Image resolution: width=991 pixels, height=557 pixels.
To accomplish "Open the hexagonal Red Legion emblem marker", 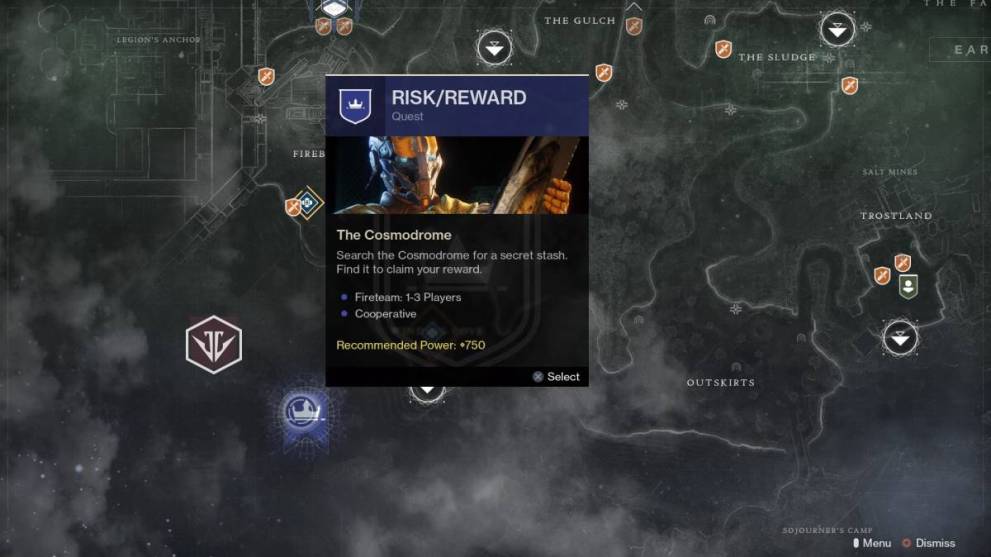I will (214, 345).
